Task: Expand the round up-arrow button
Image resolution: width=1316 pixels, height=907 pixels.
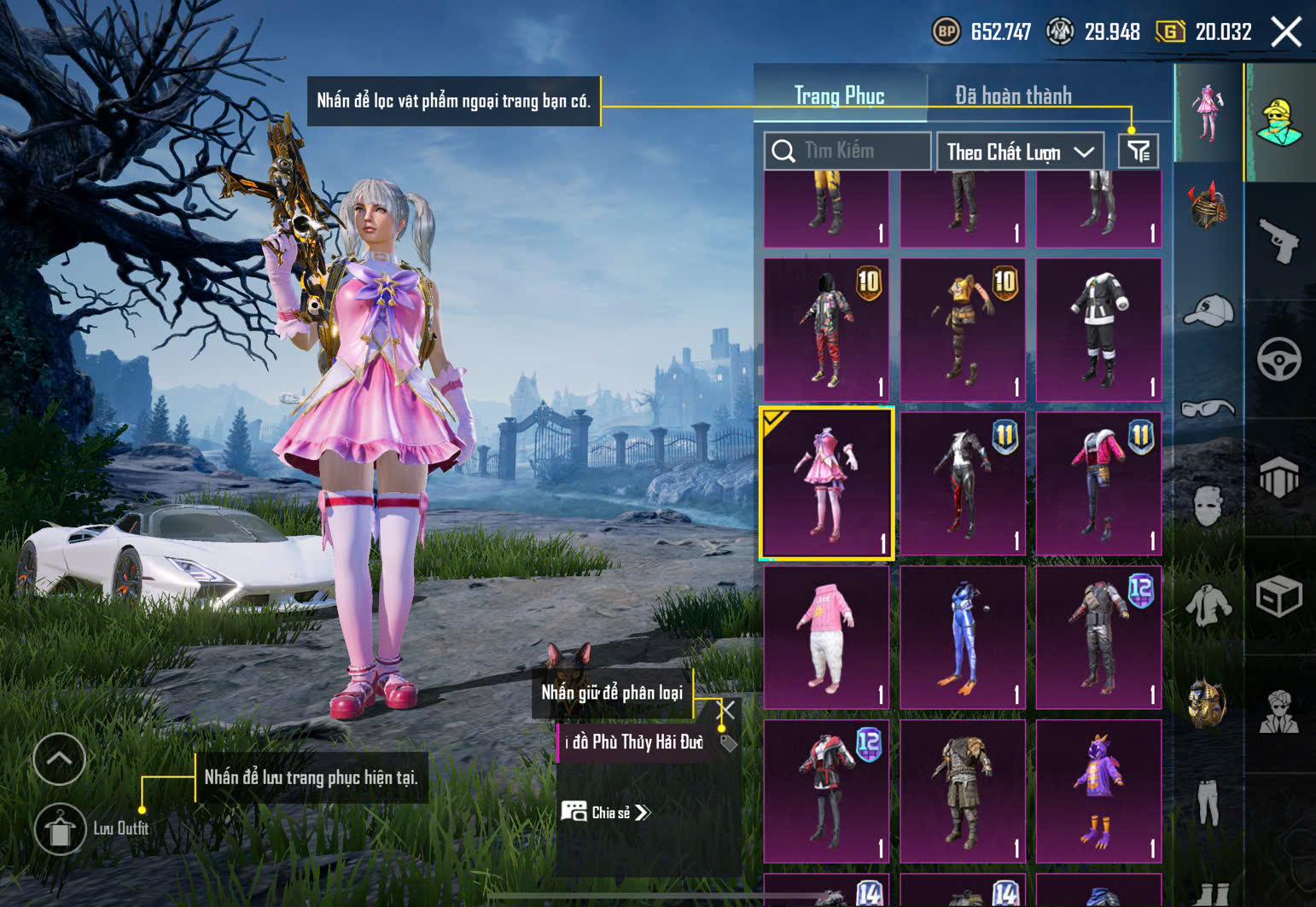Action: click(59, 759)
